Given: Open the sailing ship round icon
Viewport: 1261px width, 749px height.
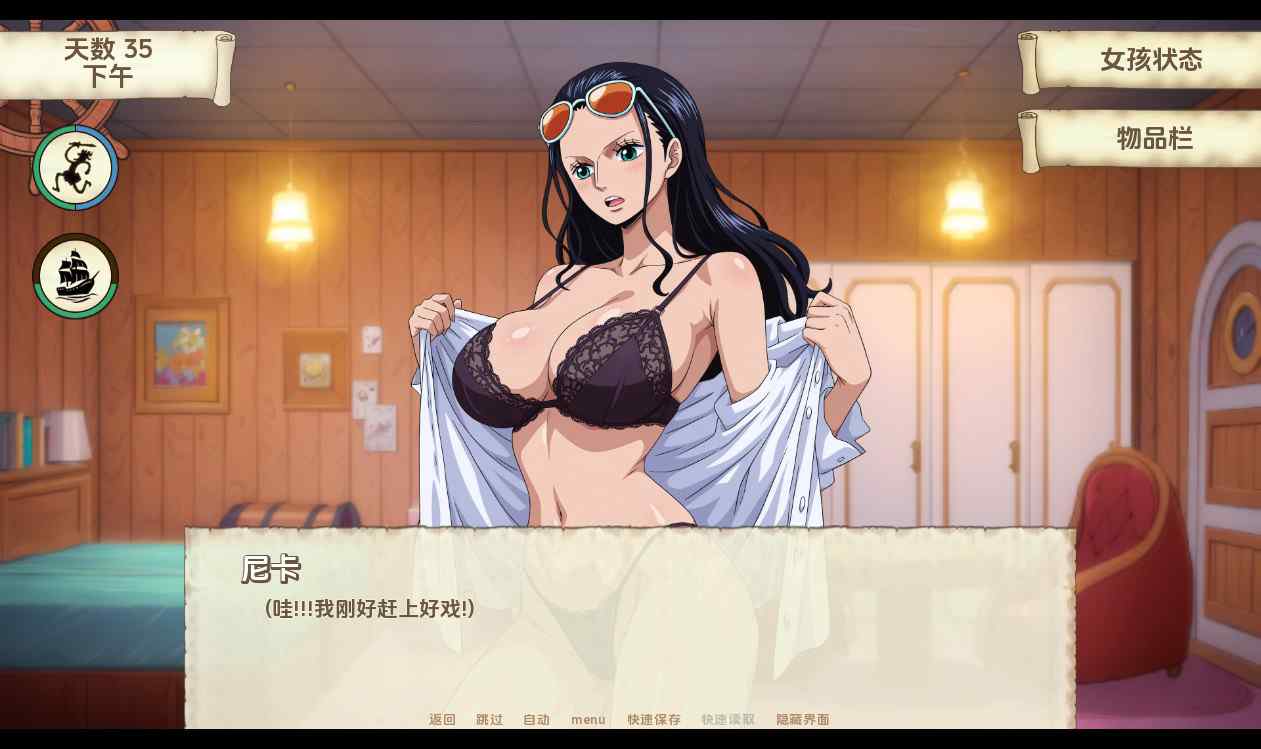Looking at the screenshot, I should [75, 276].
